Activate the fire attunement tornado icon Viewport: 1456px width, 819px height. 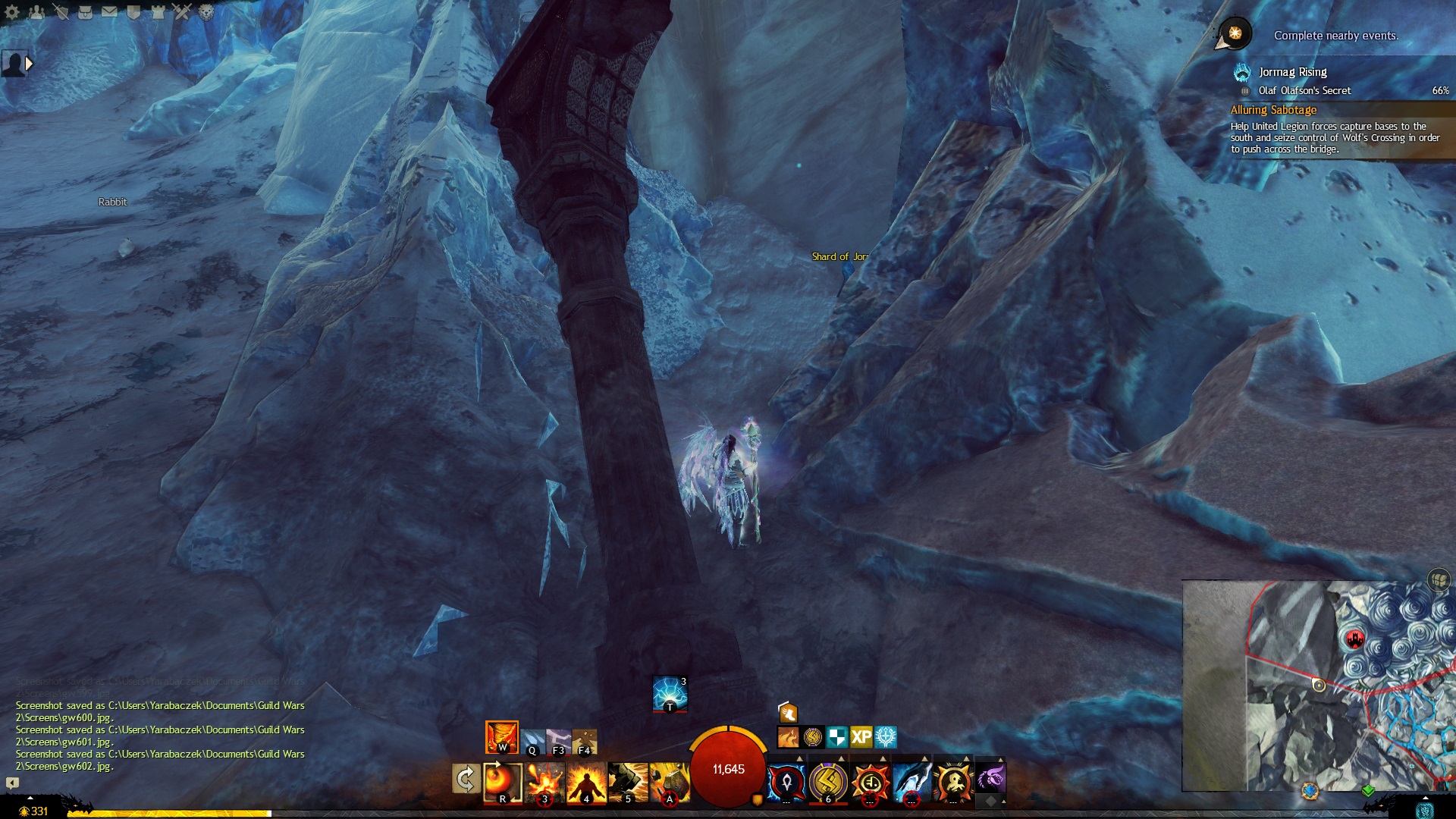pyautogui.click(x=501, y=736)
